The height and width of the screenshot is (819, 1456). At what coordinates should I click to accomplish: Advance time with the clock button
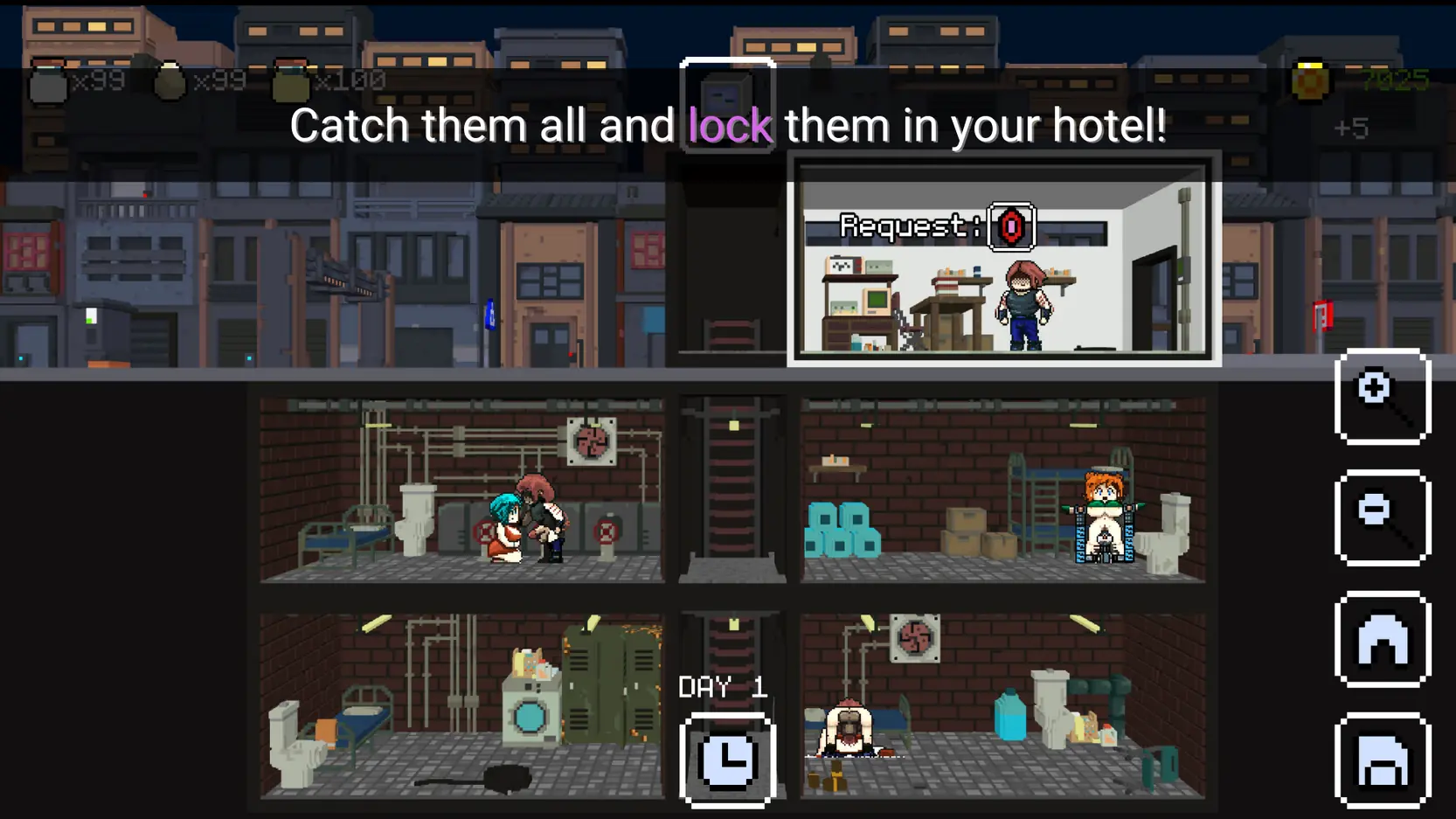[x=727, y=760]
